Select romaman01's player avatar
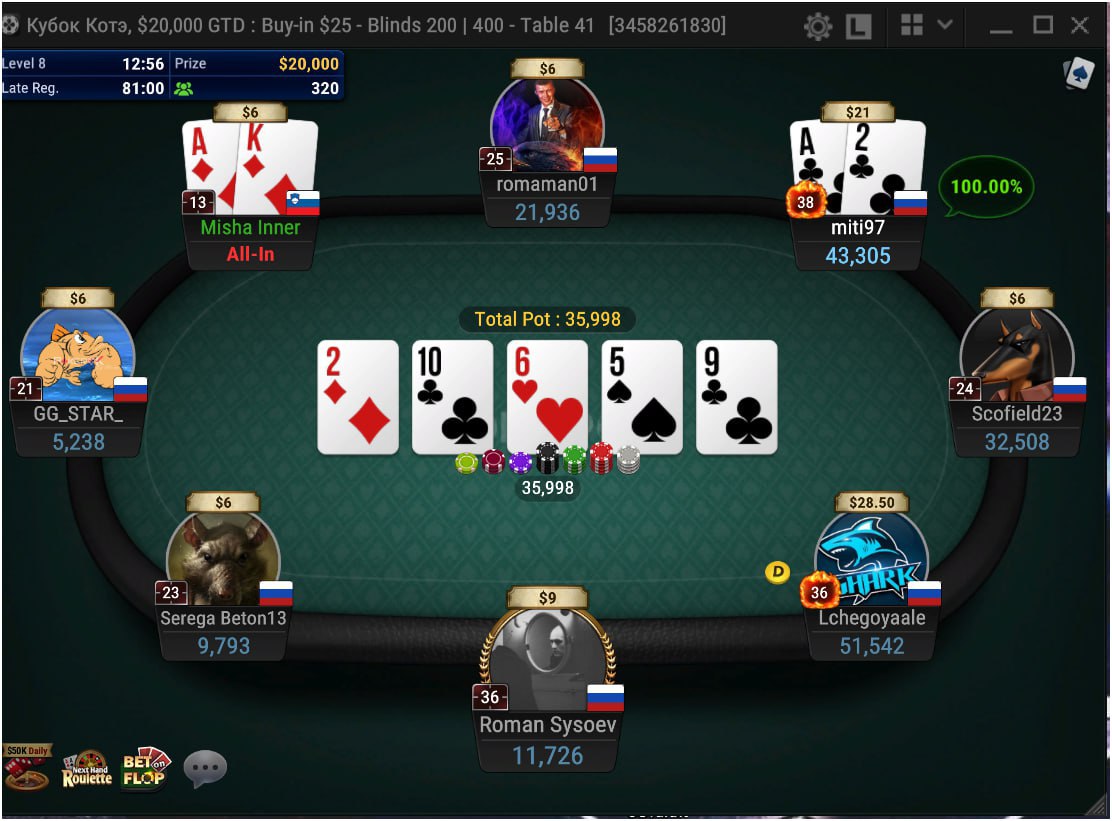The height and width of the screenshot is (821, 1112). click(547, 118)
